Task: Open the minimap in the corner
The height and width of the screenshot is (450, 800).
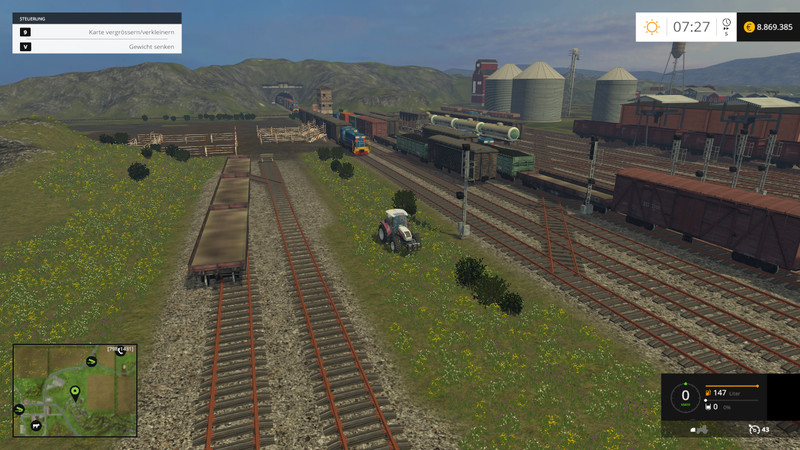Action: pos(75,390)
